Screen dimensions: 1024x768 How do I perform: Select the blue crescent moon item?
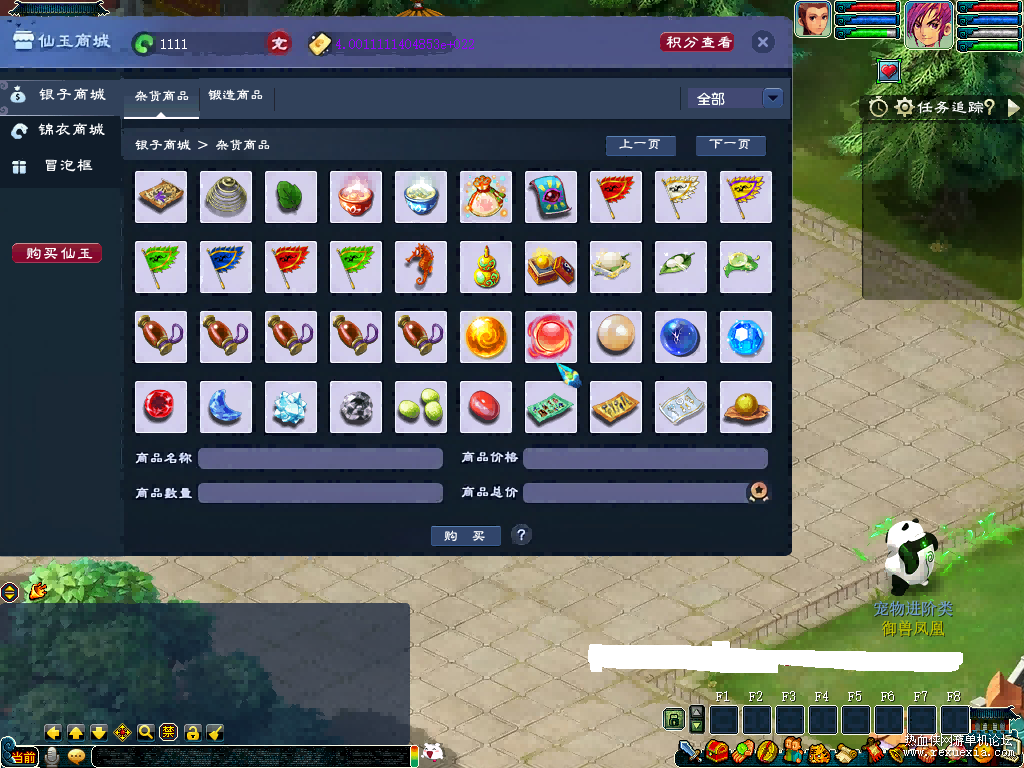(226, 407)
